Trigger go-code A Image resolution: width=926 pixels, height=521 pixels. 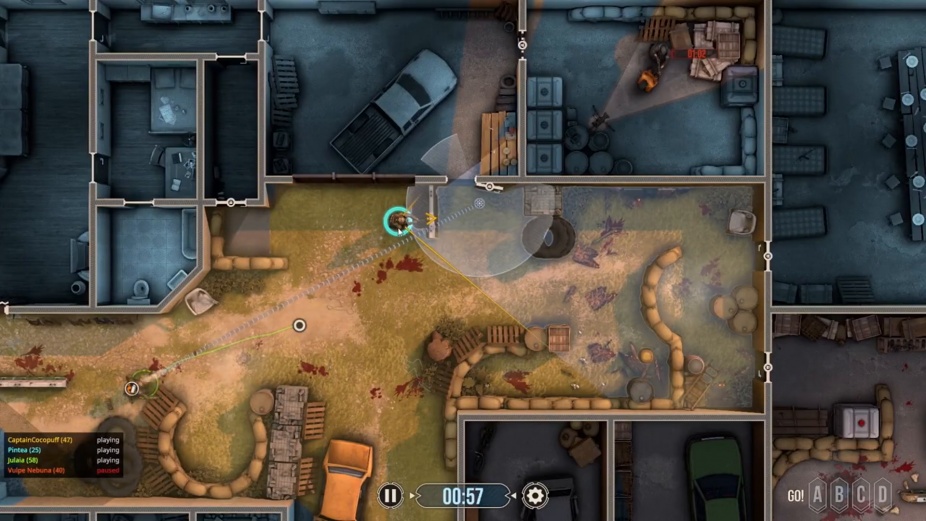tap(819, 494)
